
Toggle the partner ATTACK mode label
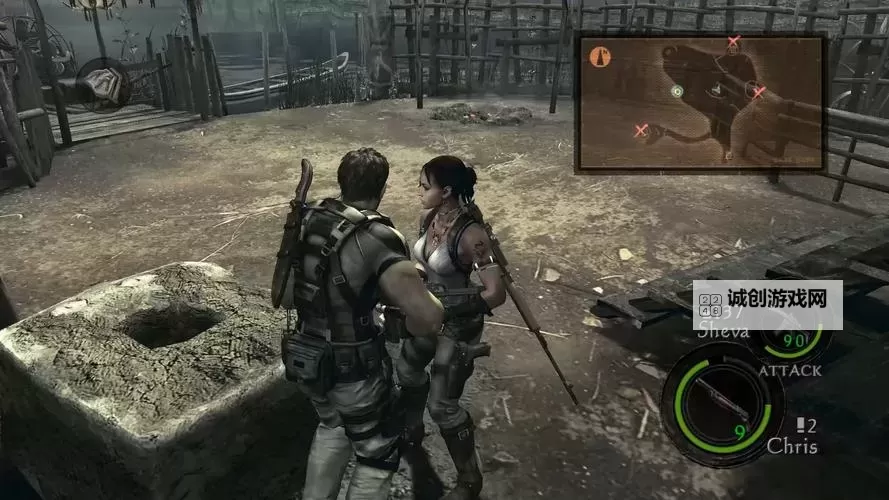coord(790,370)
